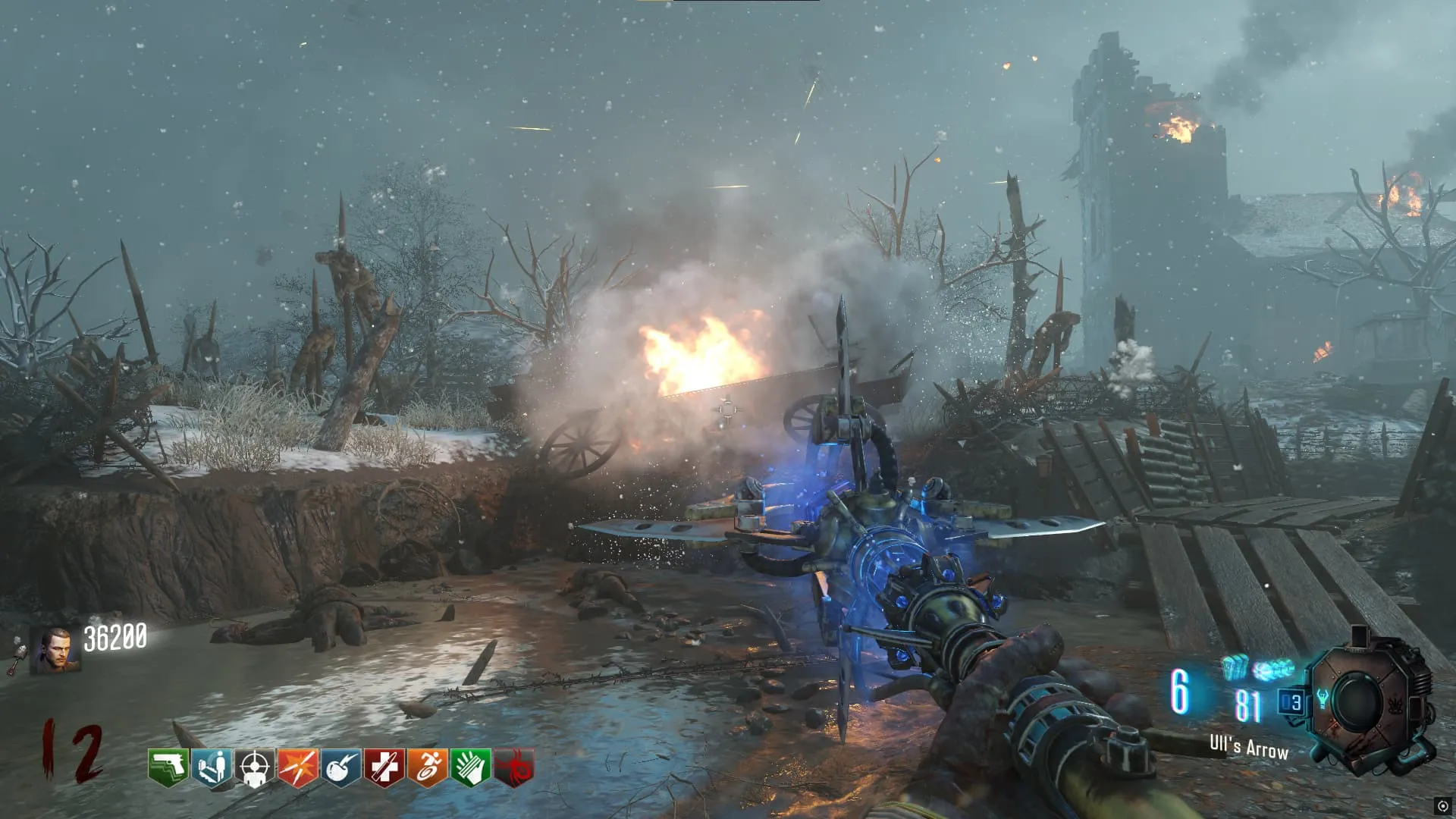
Task: Click the Quick Revive perk icon
Action: 211,768
